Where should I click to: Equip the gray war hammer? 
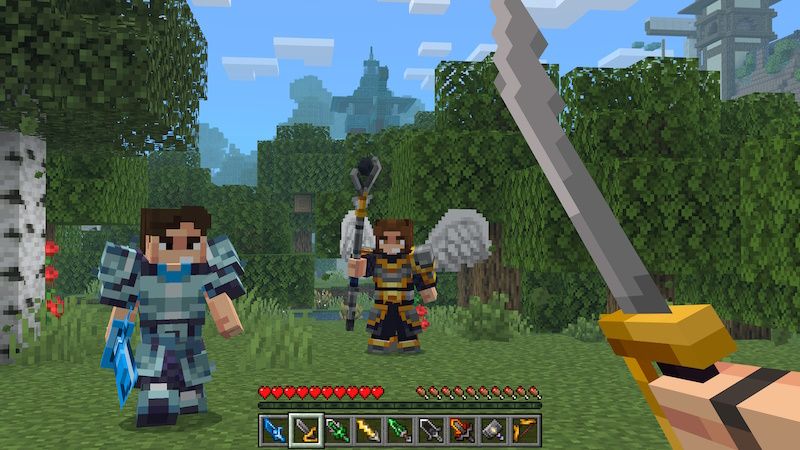point(494,430)
